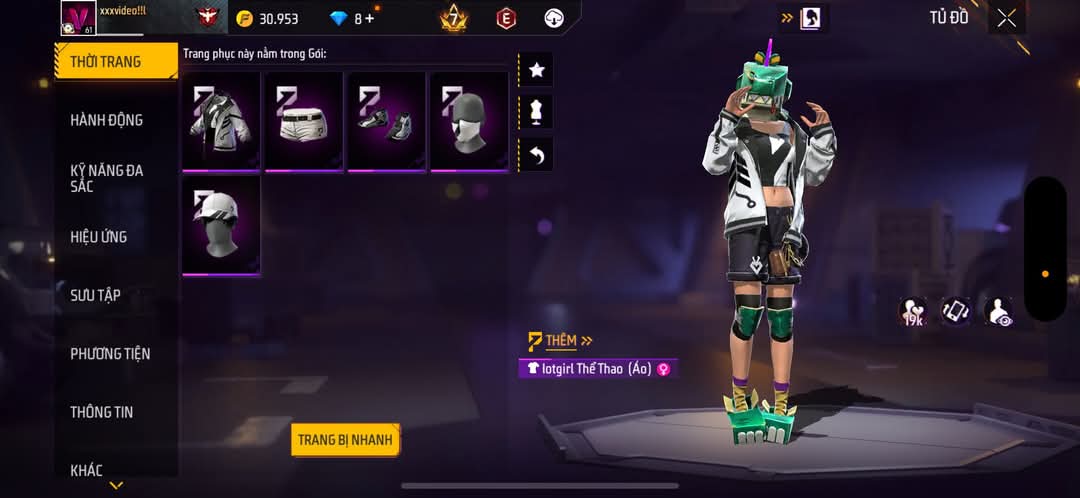
Task: Open the KHÁC category
Action: [x=86, y=470]
